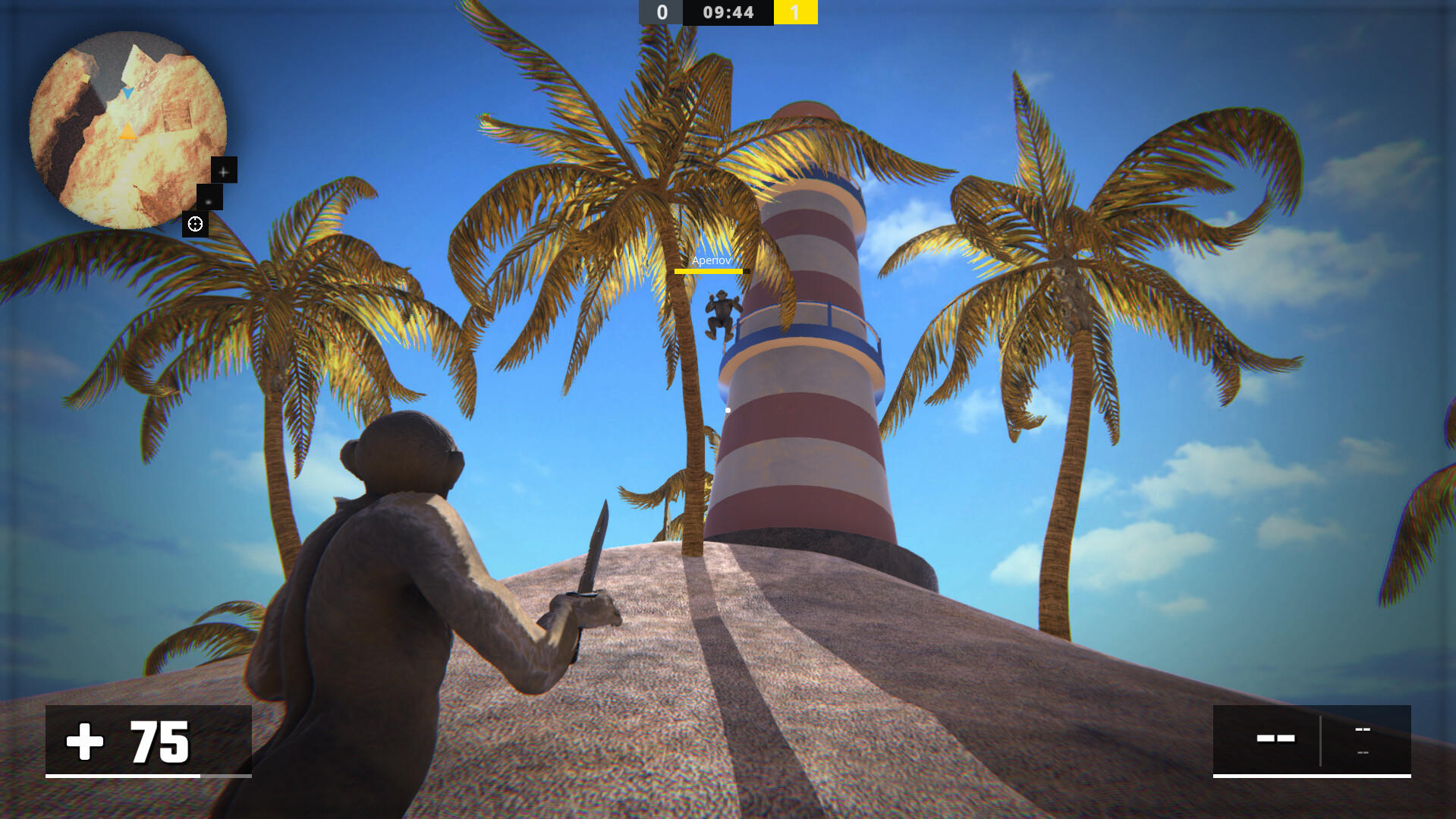The width and height of the screenshot is (1456, 819).
Task: Click the health value 75 in the bottom-left
Action: point(159,742)
